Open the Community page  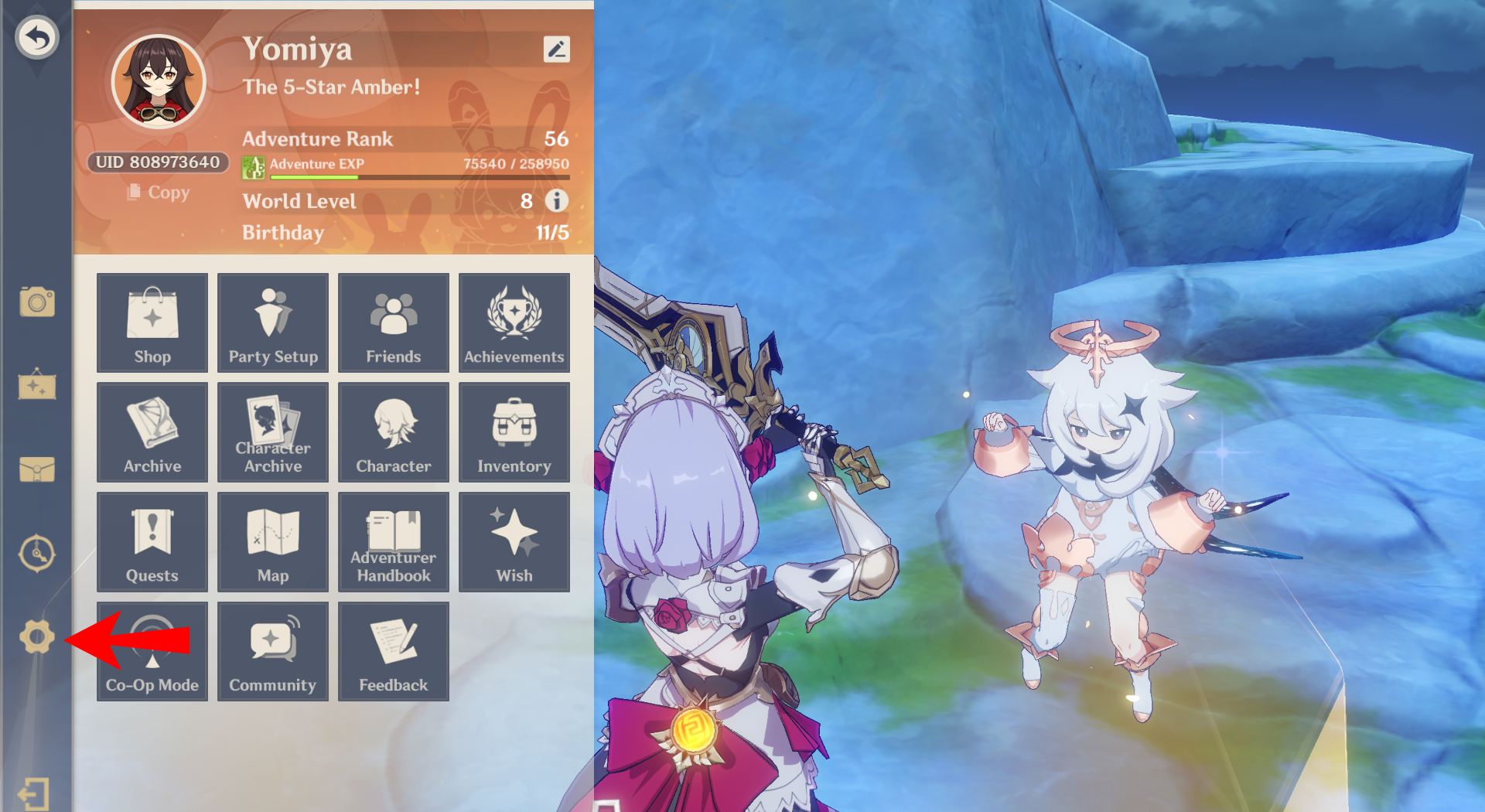[x=272, y=651]
